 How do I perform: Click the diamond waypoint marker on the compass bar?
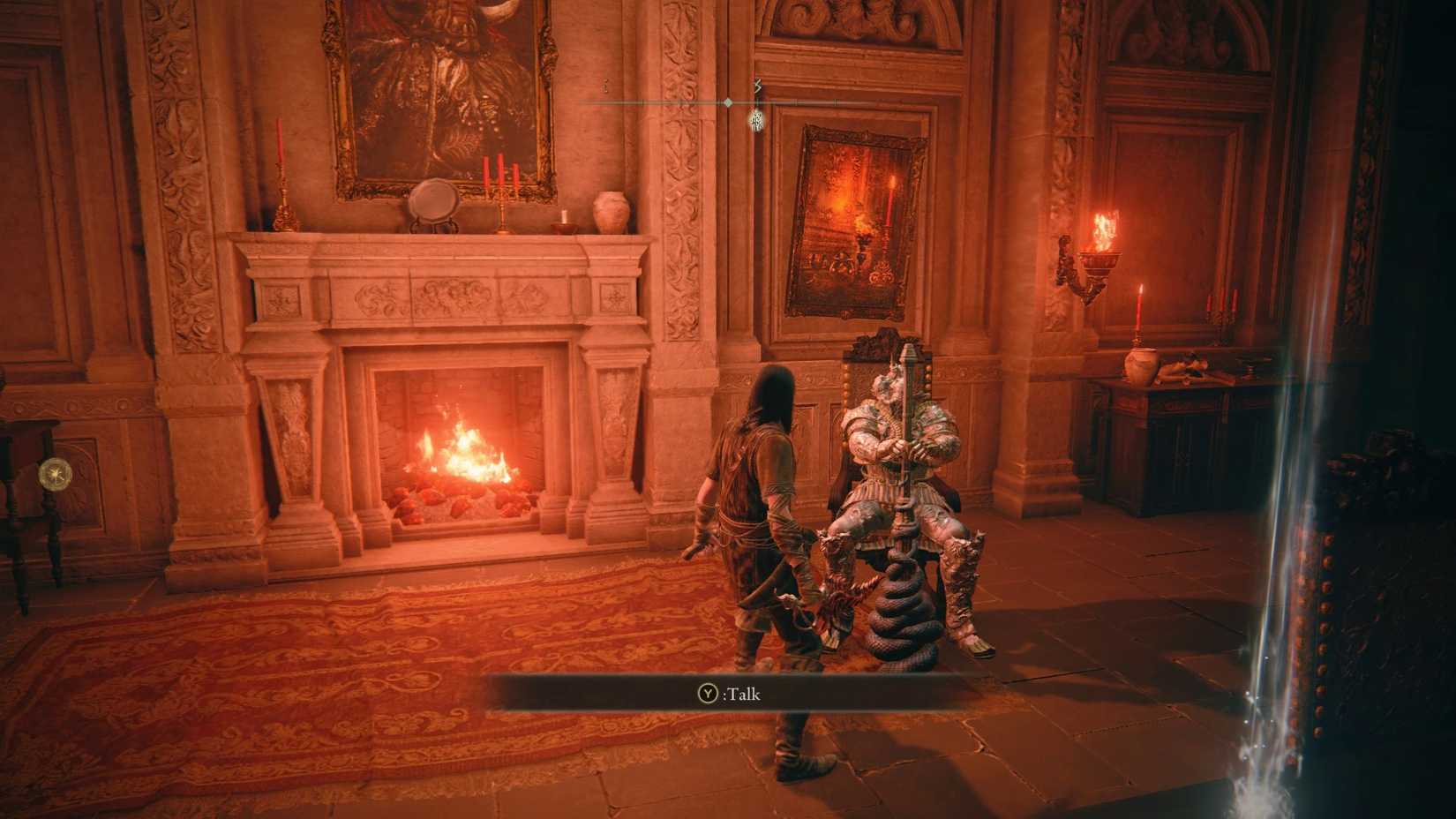(x=727, y=102)
